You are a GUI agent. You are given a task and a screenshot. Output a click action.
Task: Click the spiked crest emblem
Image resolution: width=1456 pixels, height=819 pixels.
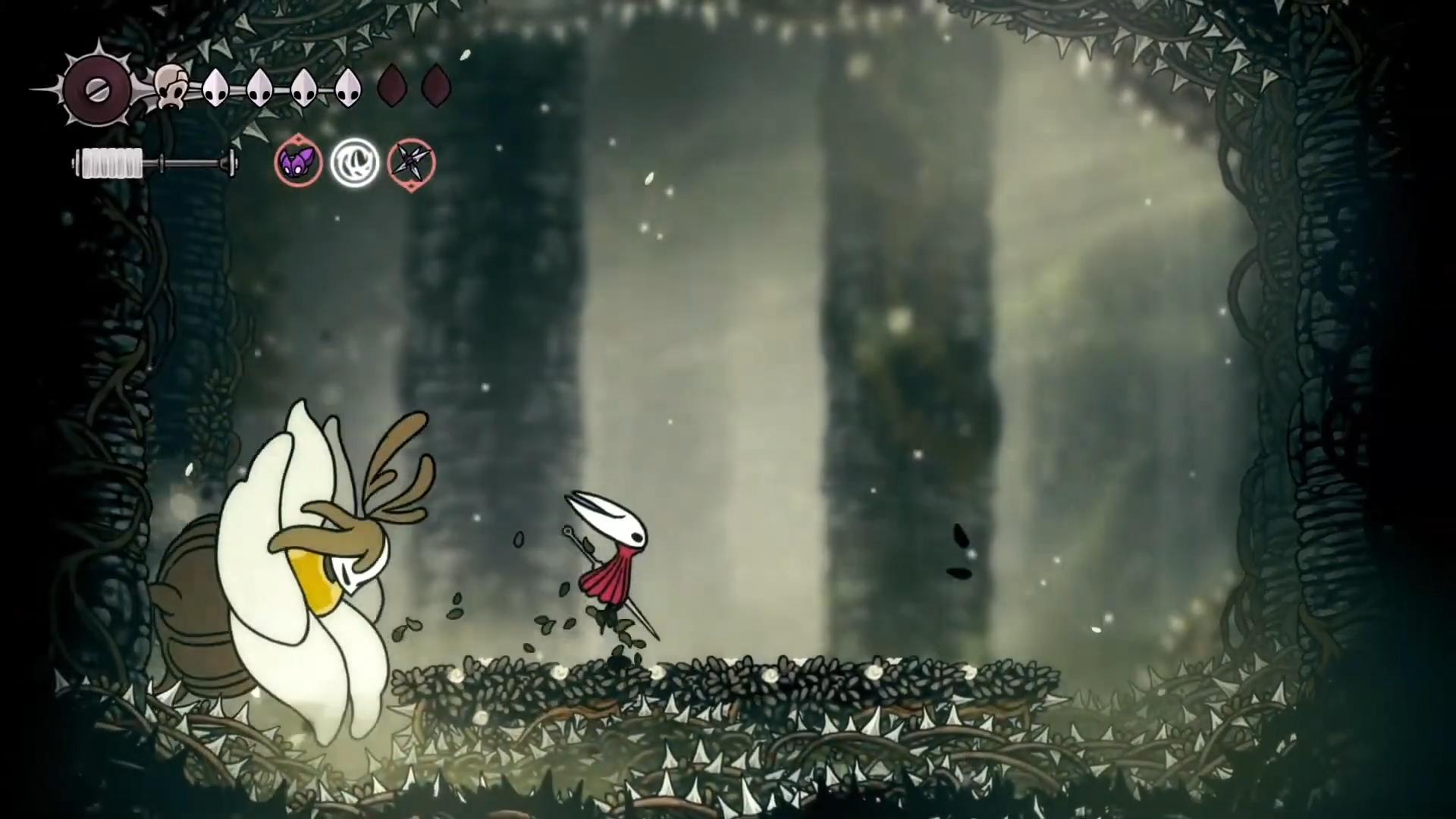(98, 89)
